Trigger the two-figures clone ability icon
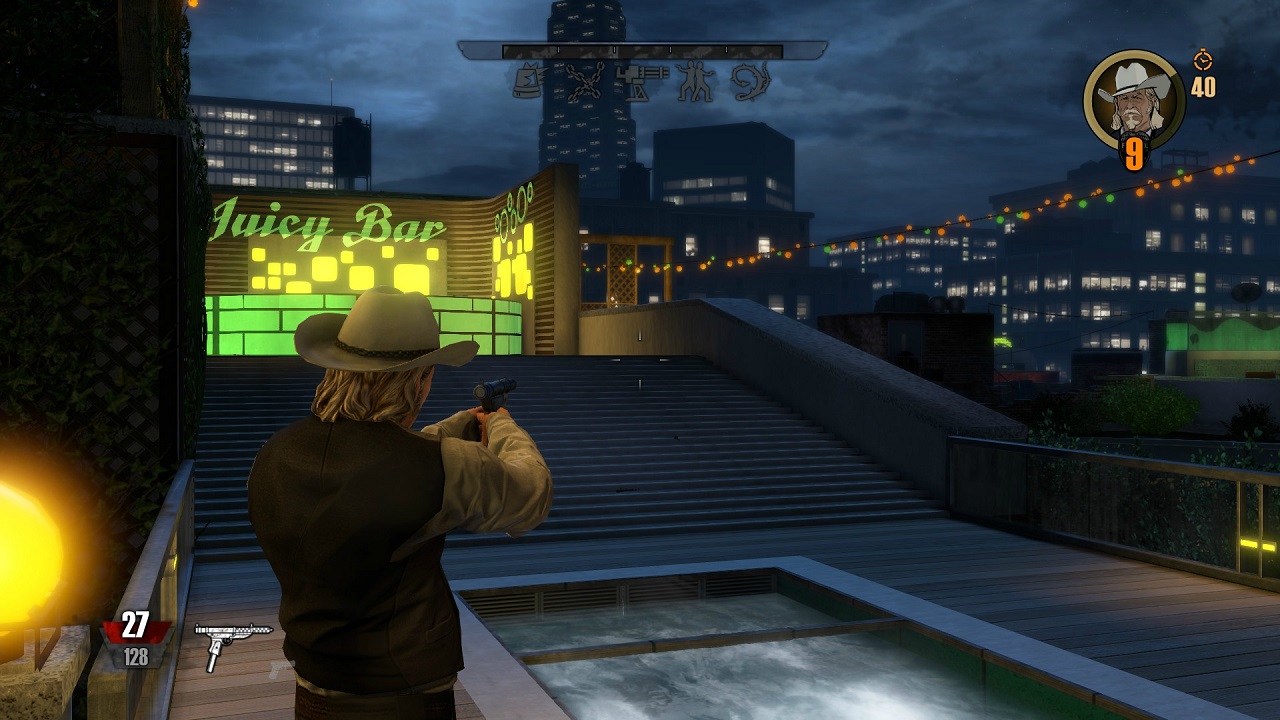Screen dimensions: 1280x720 pyautogui.click(x=695, y=81)
